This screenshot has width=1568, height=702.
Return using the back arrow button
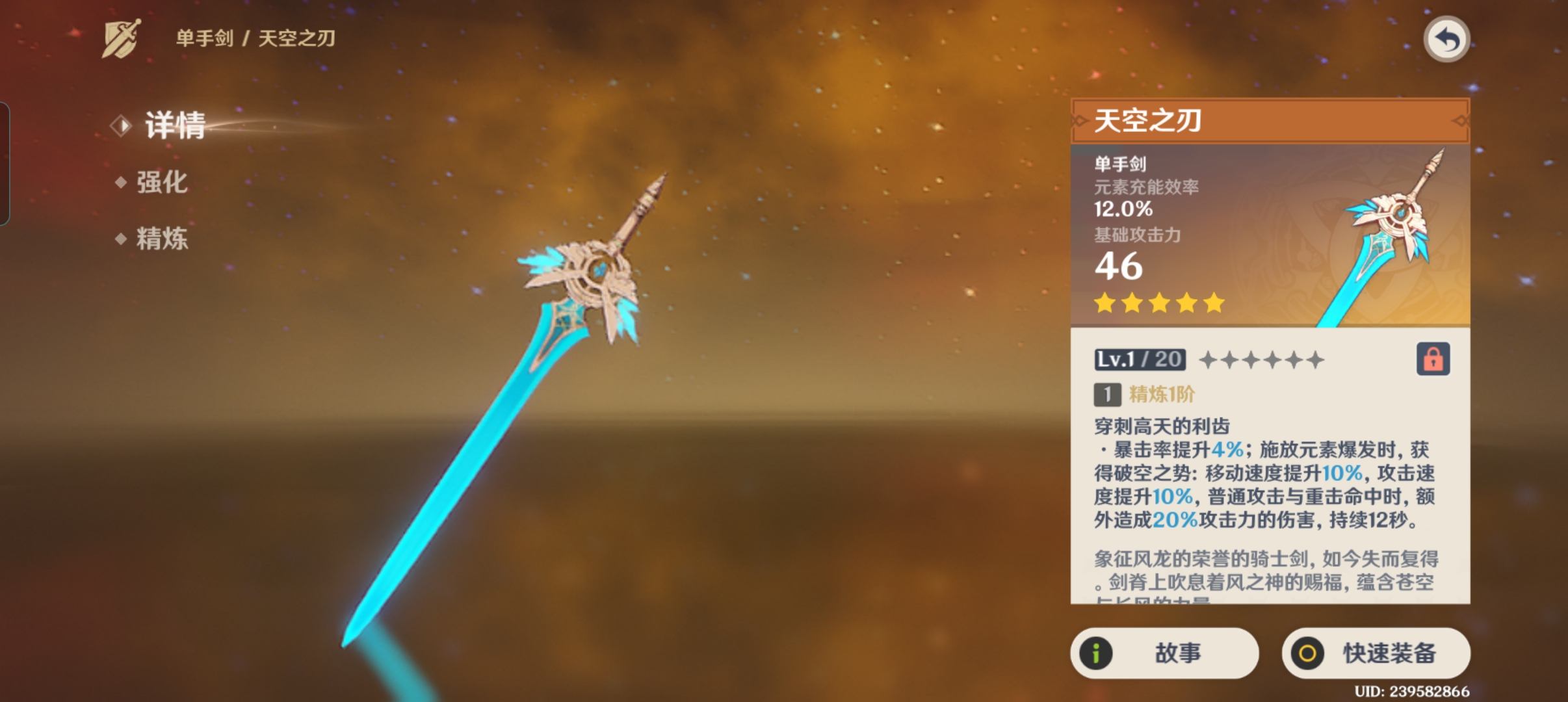click(1446, 40)
